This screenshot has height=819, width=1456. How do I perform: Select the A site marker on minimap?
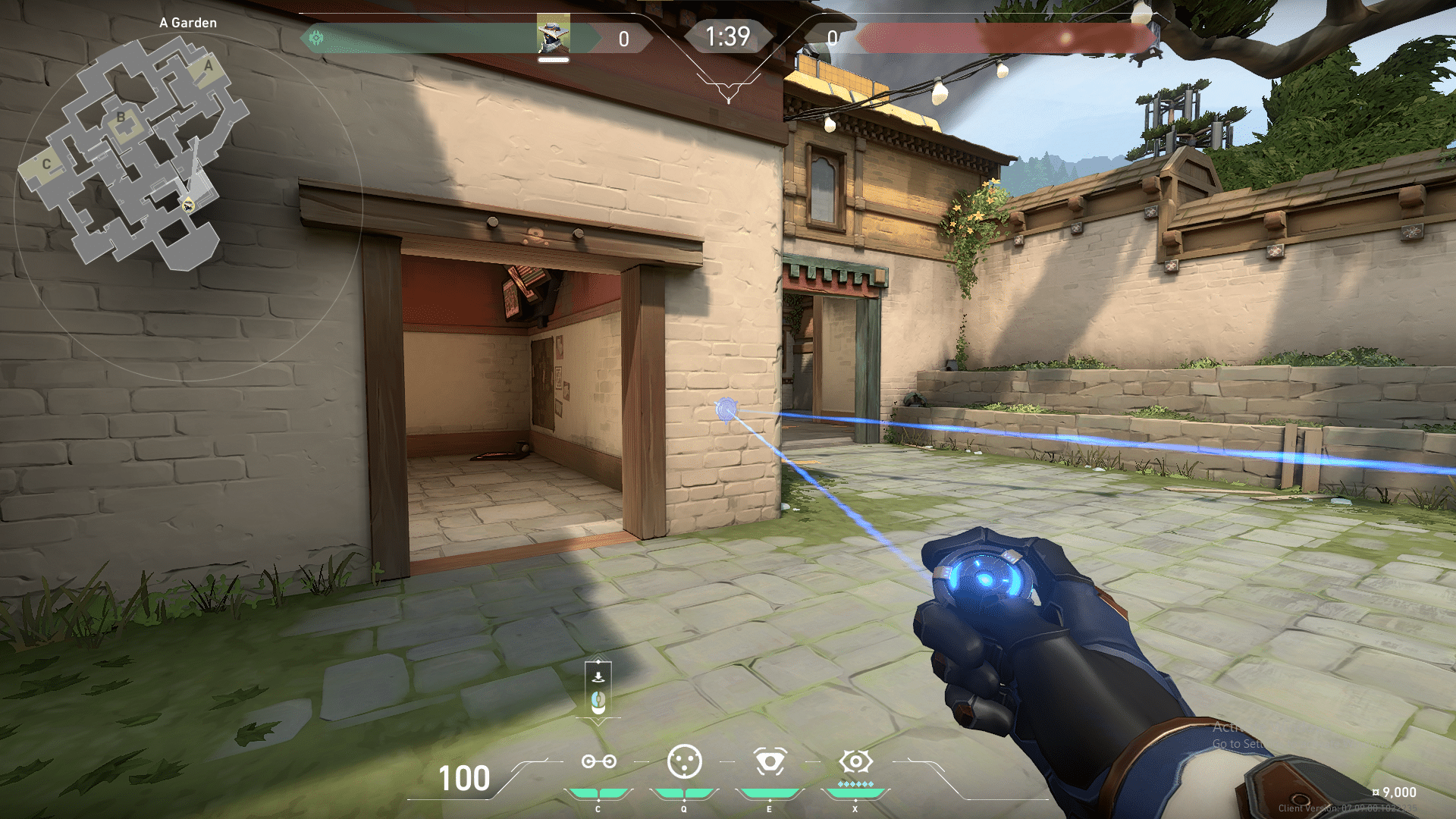coord(209,65)
